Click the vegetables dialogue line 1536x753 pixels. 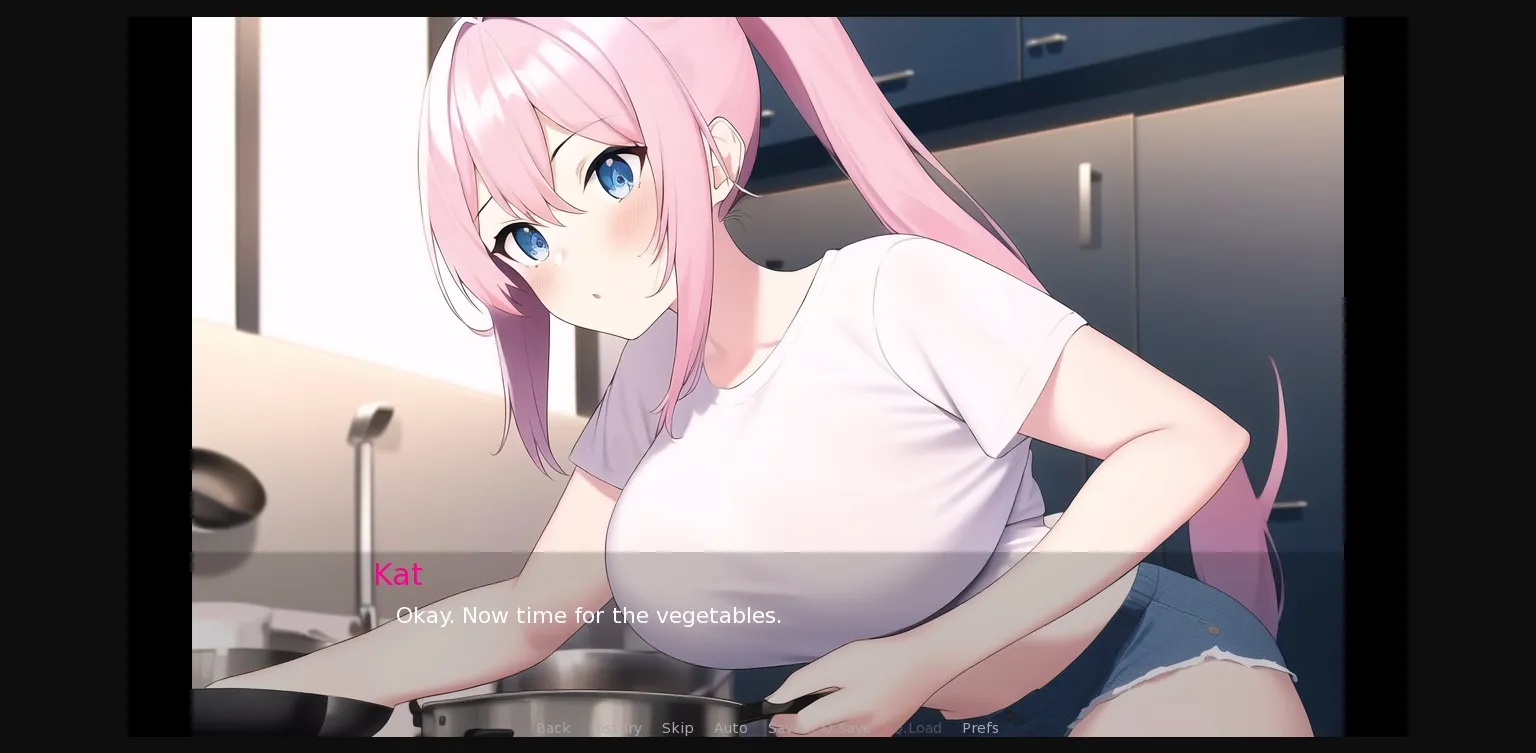pos(589,616)
